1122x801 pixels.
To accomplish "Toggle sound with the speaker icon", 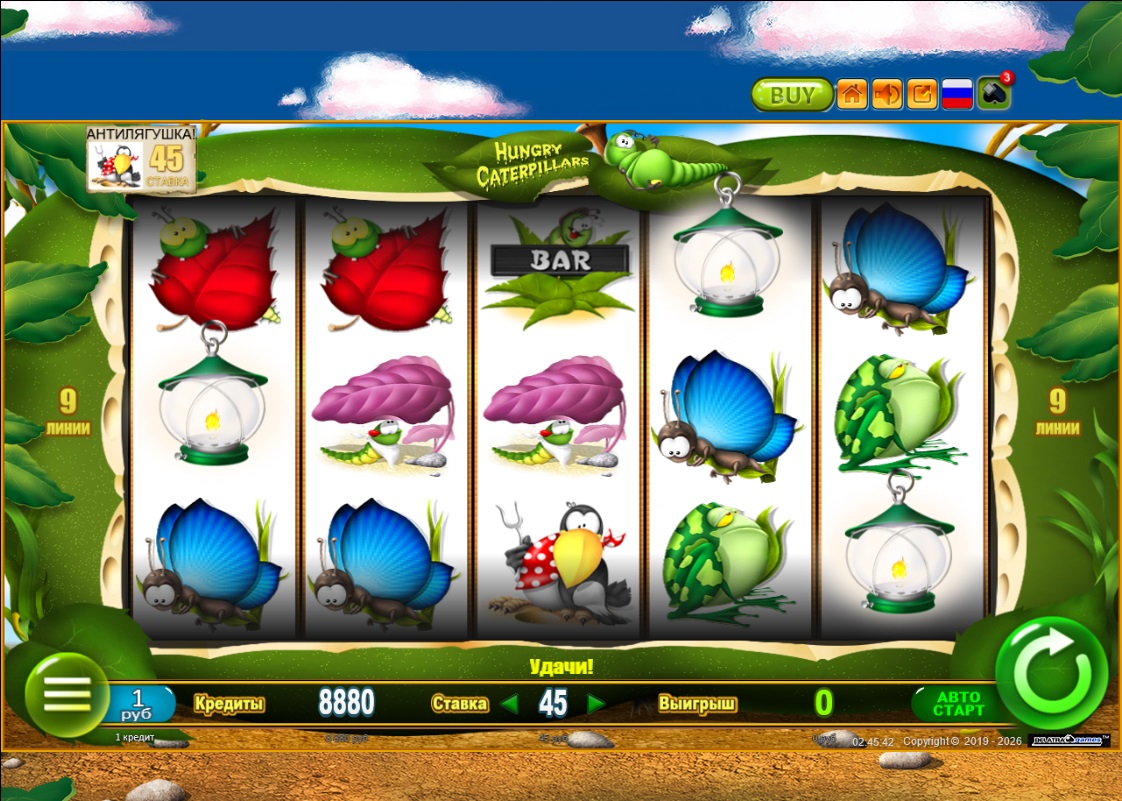I will pyautogui.click(x=887, y=95).
